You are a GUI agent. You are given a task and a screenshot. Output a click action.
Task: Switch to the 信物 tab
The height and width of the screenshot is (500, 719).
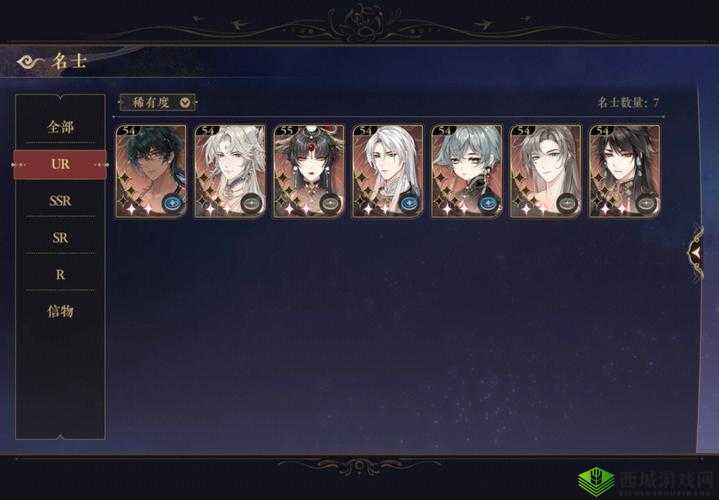60,311
